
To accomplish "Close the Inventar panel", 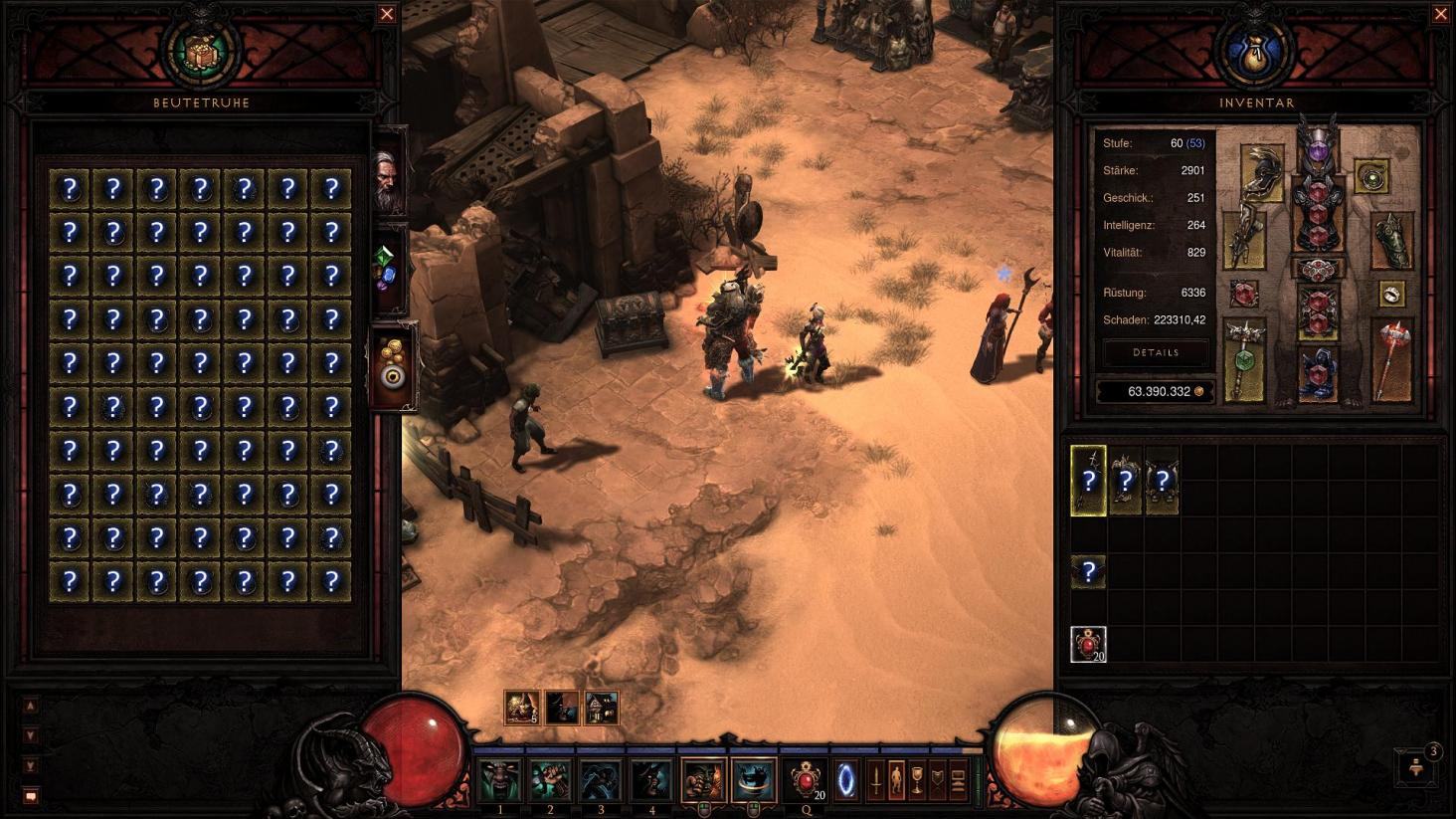I will pyautogui.click(x=1440, y=14).
